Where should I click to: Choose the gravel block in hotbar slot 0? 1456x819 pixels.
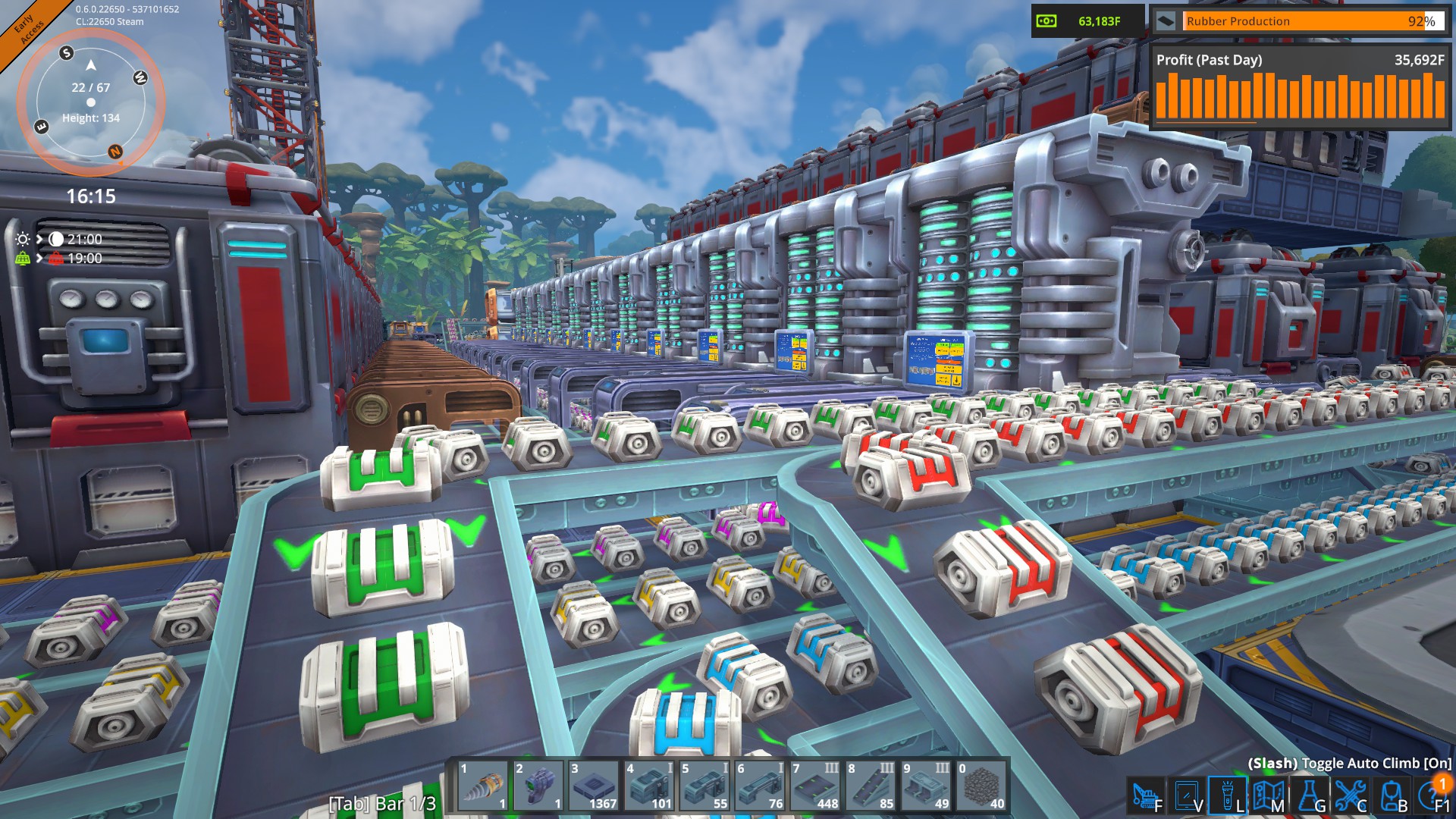pos(981,786)
